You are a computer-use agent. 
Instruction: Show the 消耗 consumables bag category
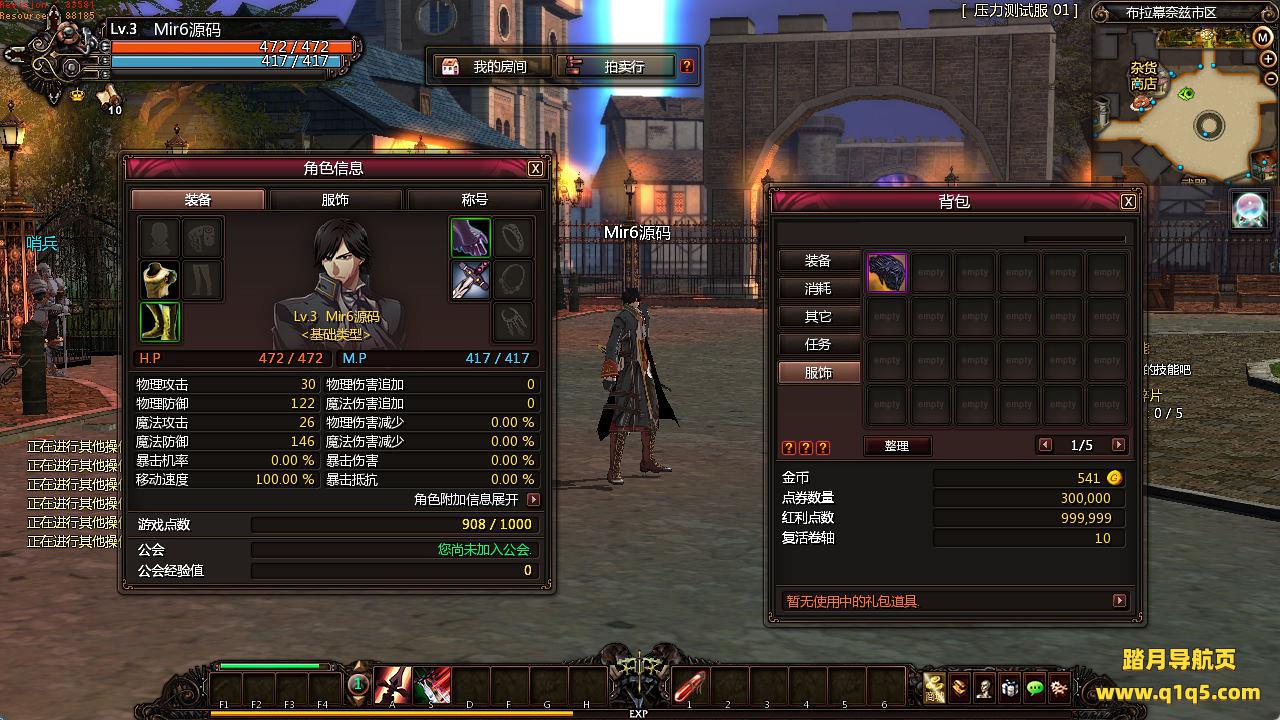[818, 289]
